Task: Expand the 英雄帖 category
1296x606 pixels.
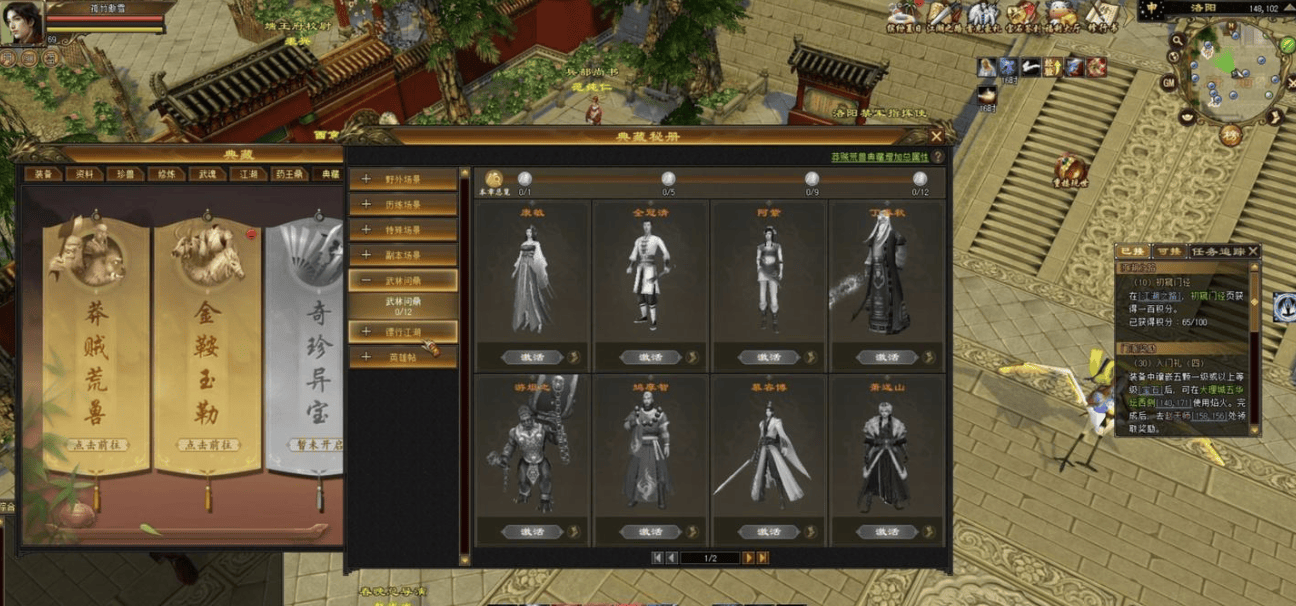Action: click(x=403, y=357)
